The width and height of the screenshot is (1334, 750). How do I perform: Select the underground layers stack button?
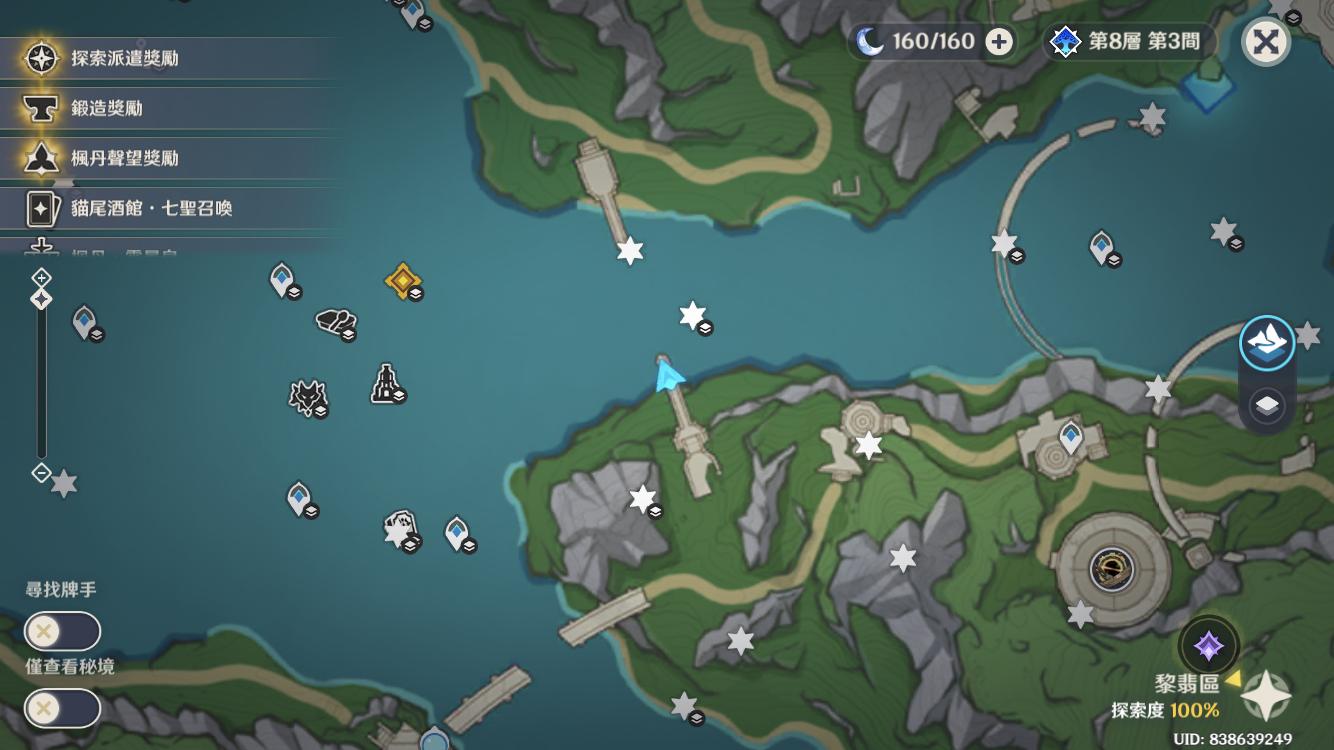(1267, 405)
